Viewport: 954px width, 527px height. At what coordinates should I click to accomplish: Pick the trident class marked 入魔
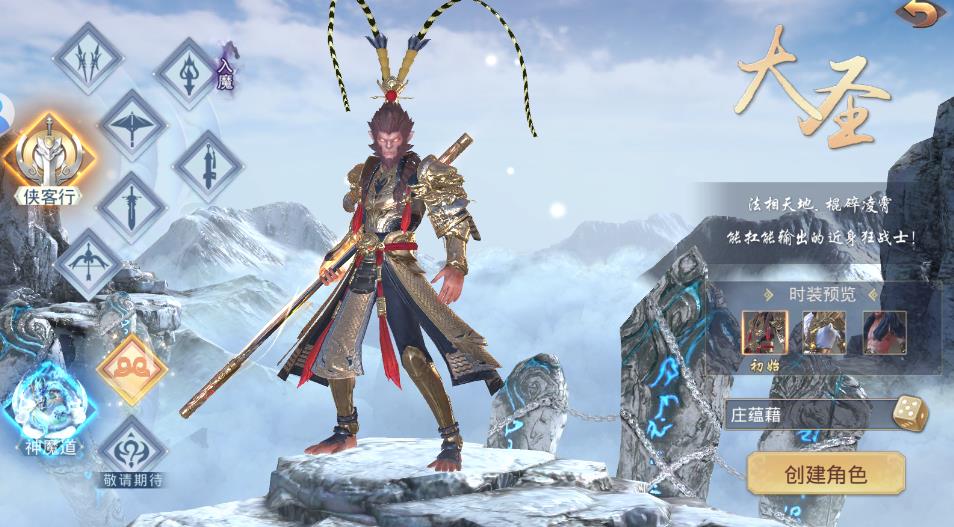189,72
